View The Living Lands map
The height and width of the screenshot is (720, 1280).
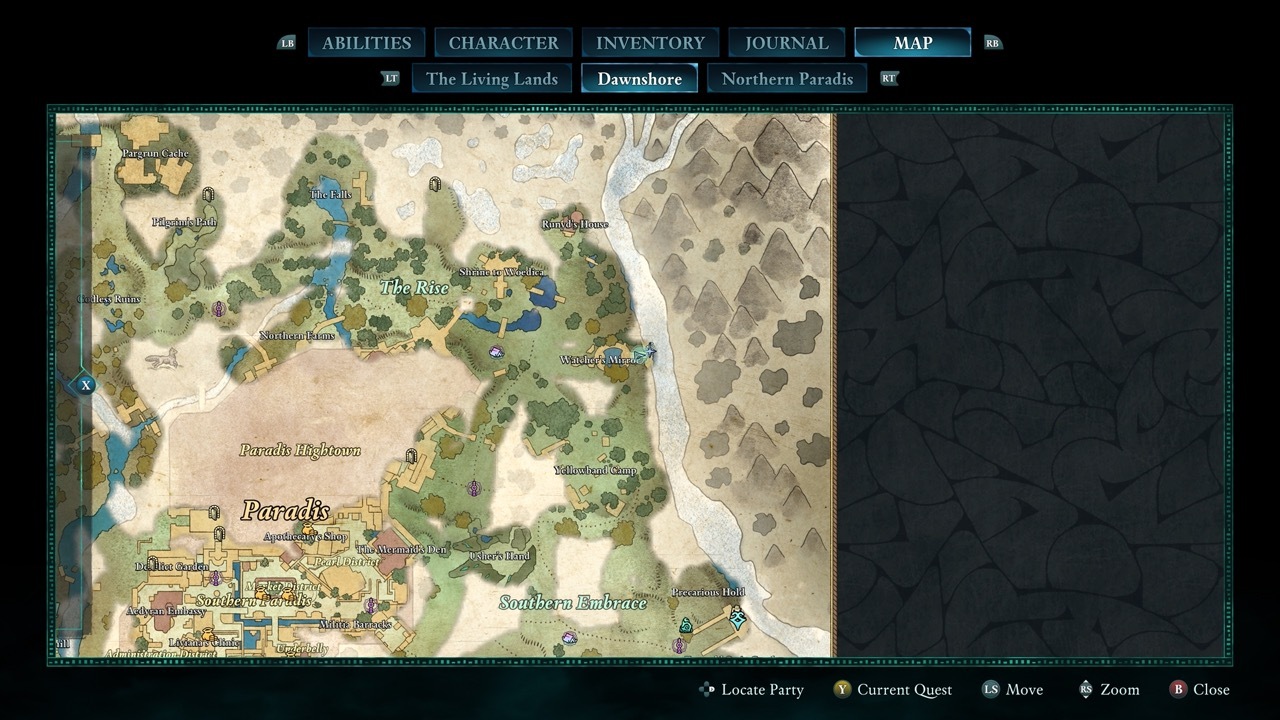(x=491, y=79)
